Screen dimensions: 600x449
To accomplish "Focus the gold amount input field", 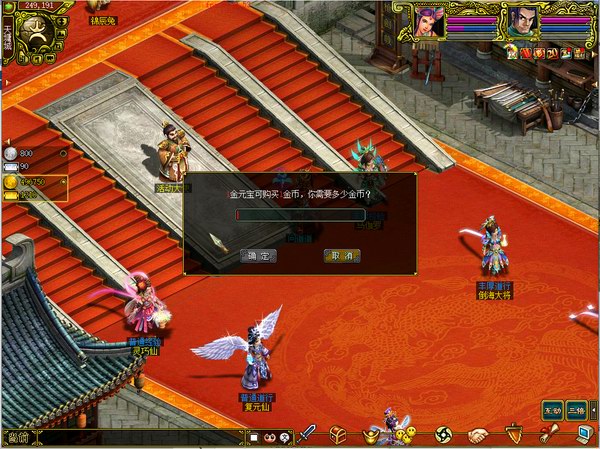I will 300,214.
